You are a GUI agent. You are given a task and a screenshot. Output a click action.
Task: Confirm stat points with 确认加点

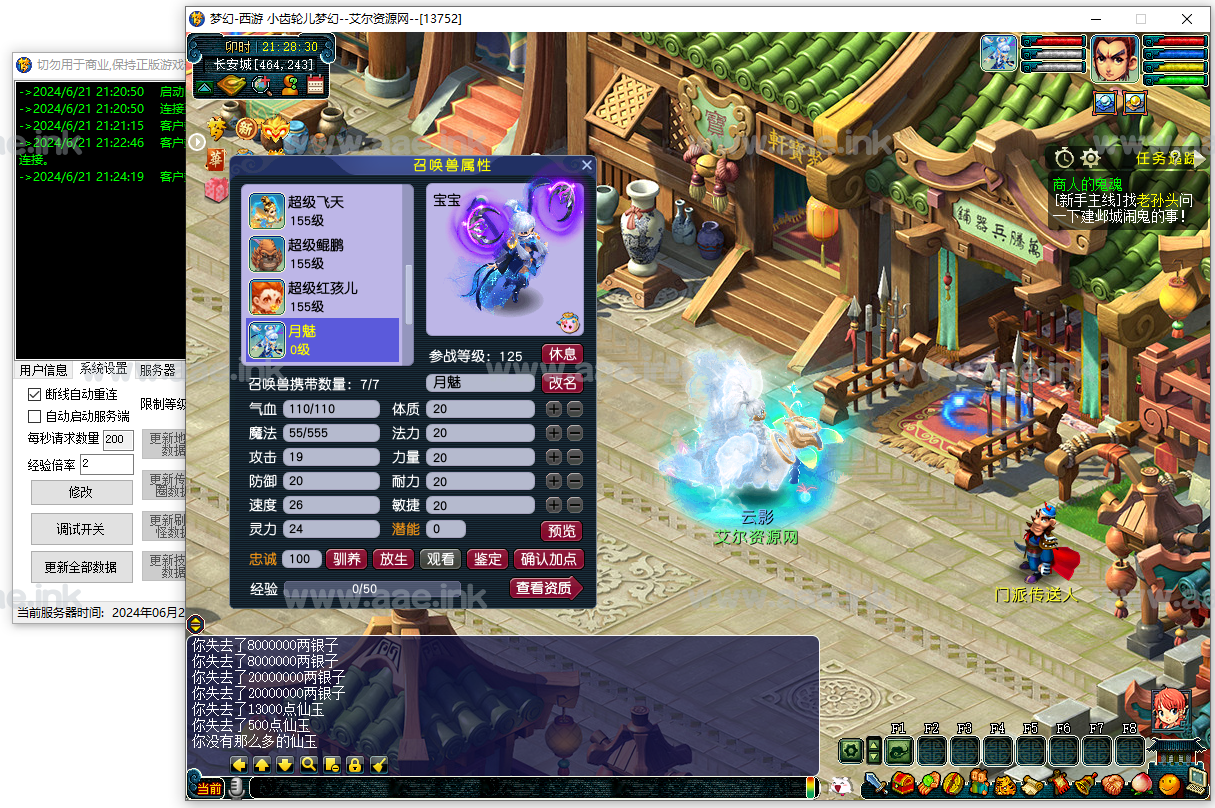[x=549, y=560]
